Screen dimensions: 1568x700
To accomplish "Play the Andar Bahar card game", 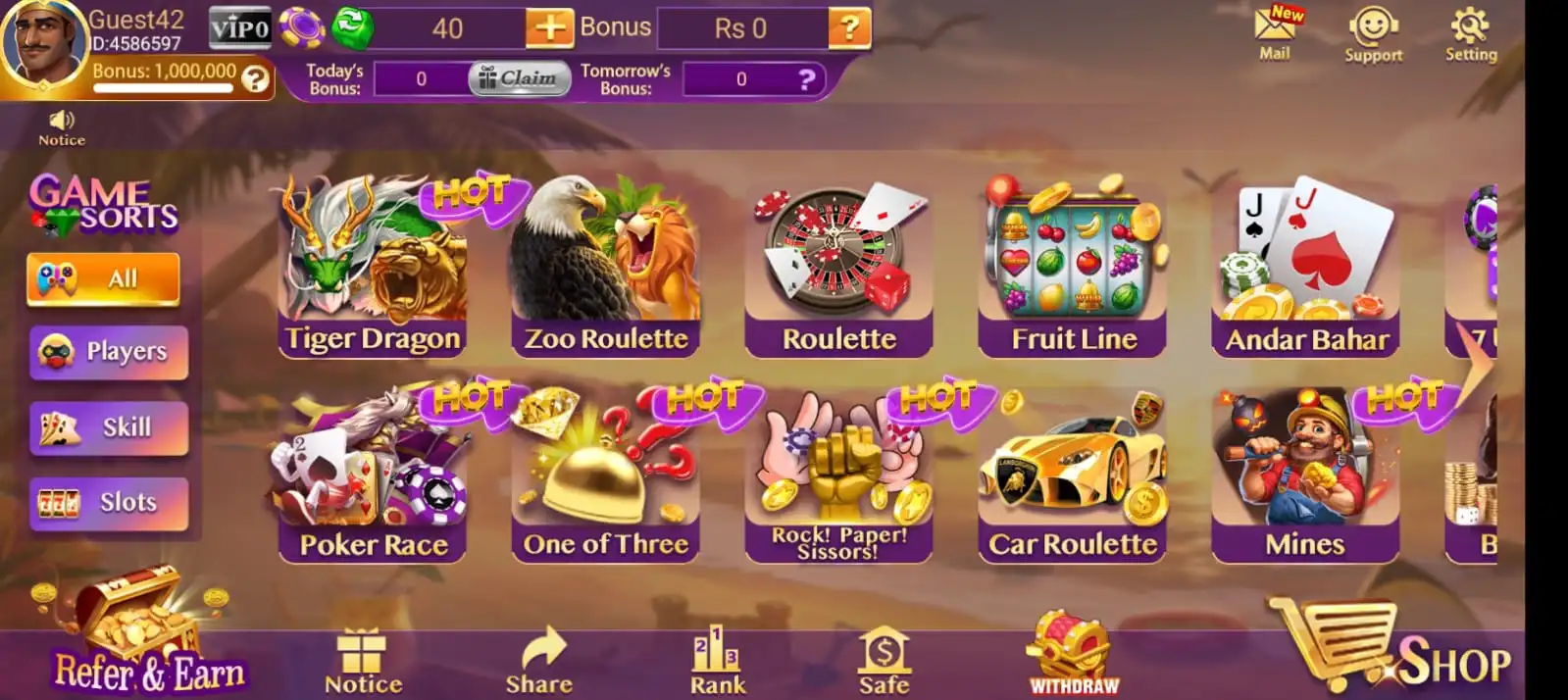I will coord(1306,270).
